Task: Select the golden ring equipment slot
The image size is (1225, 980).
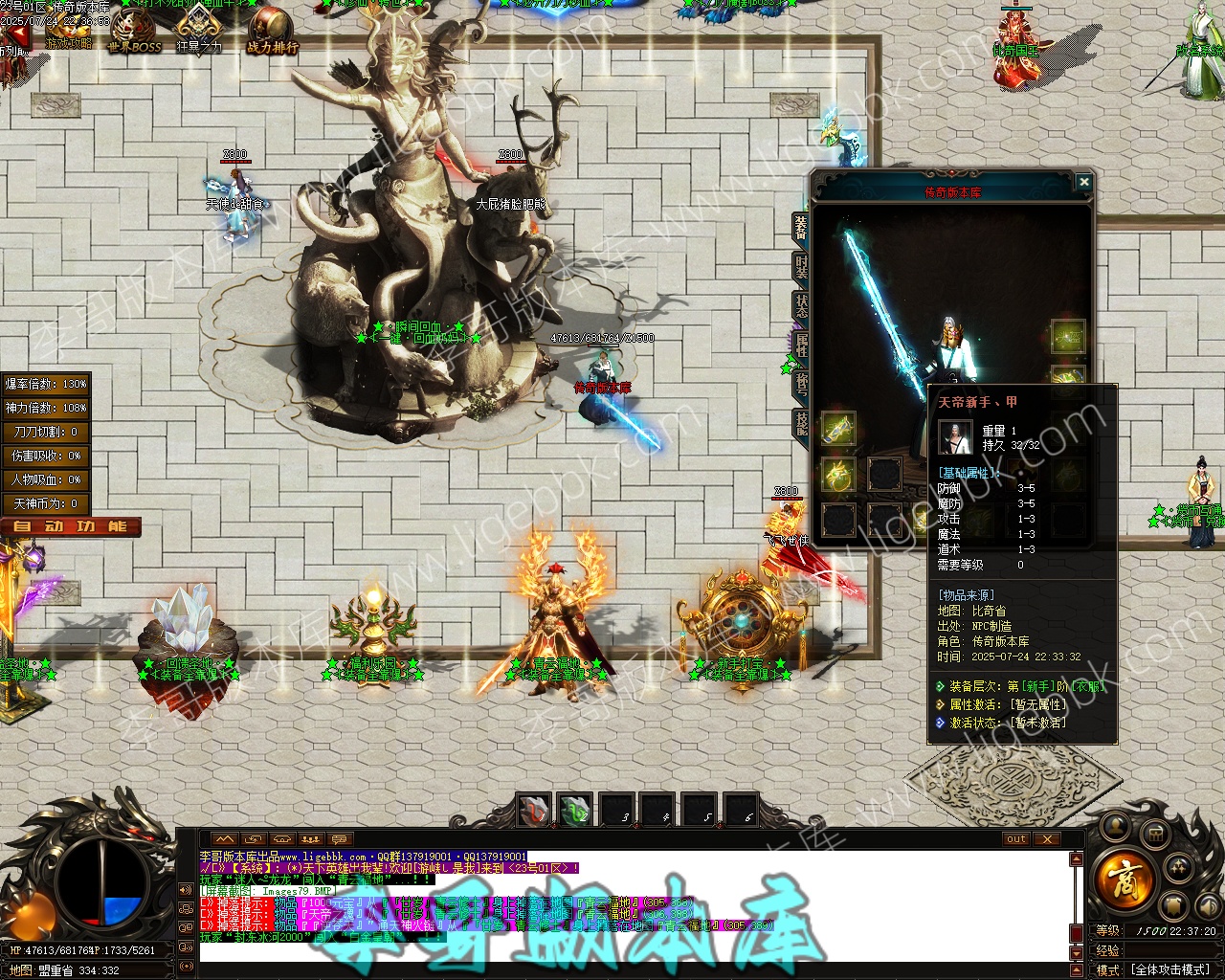Action: coord(838,475)
